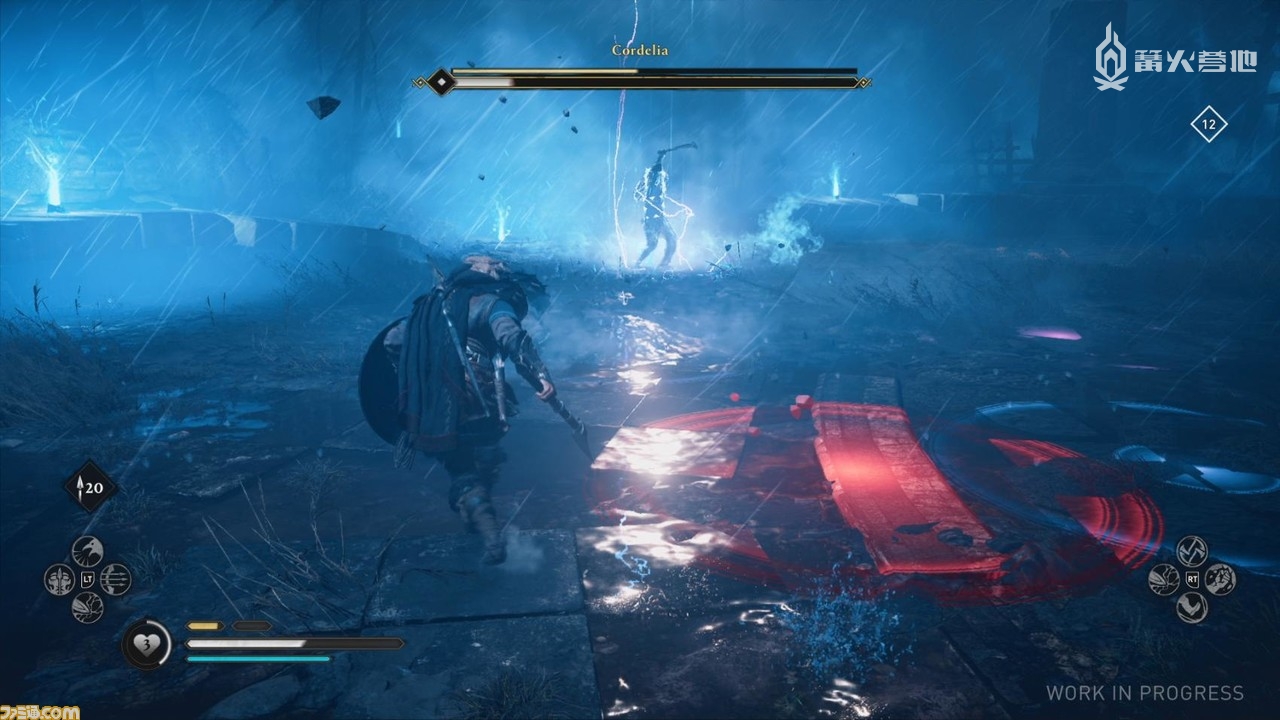
Task: Trigger the bottom feathered ability in the LT wheel
Action: tap(87, 607)
